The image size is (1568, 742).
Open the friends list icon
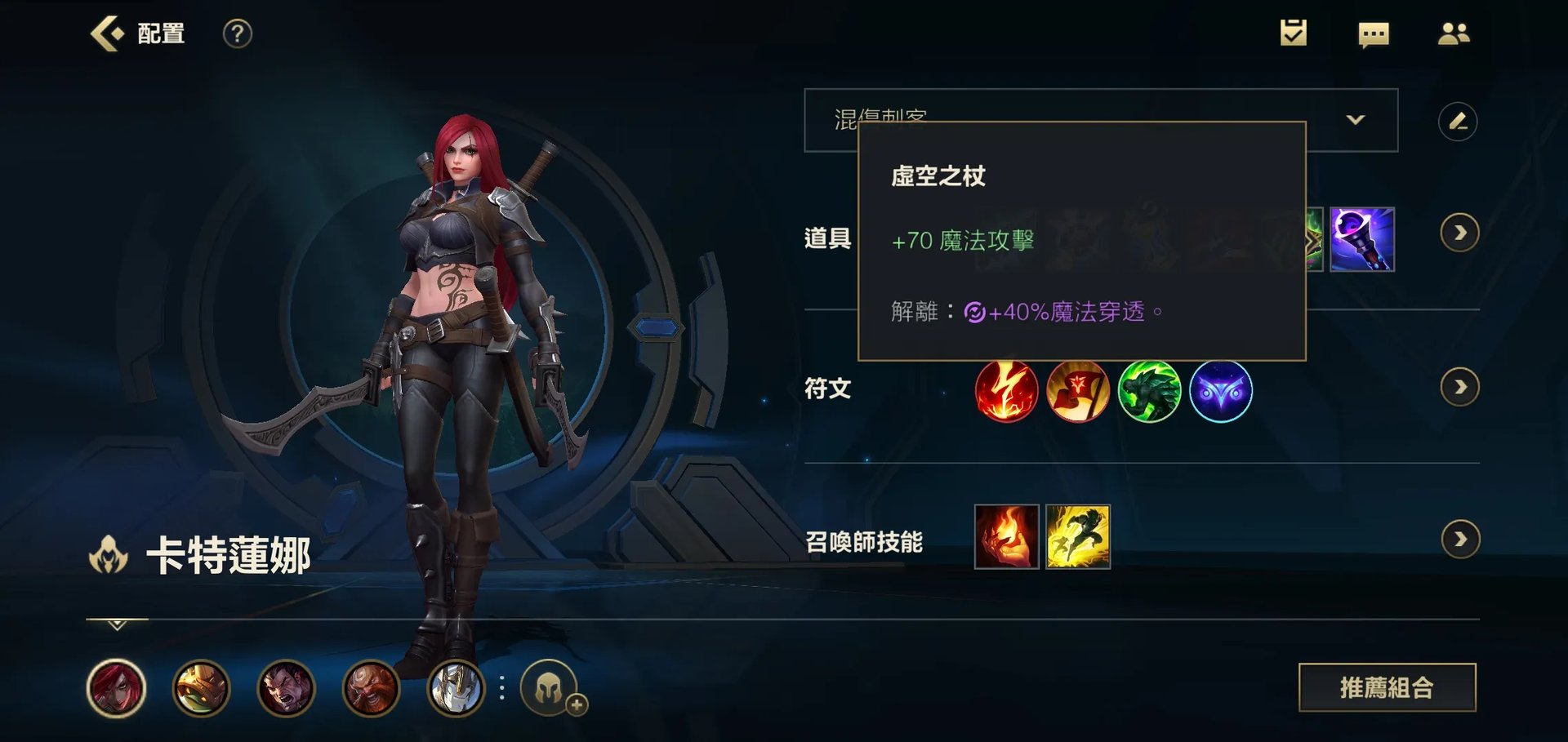tap(1455, 34)
